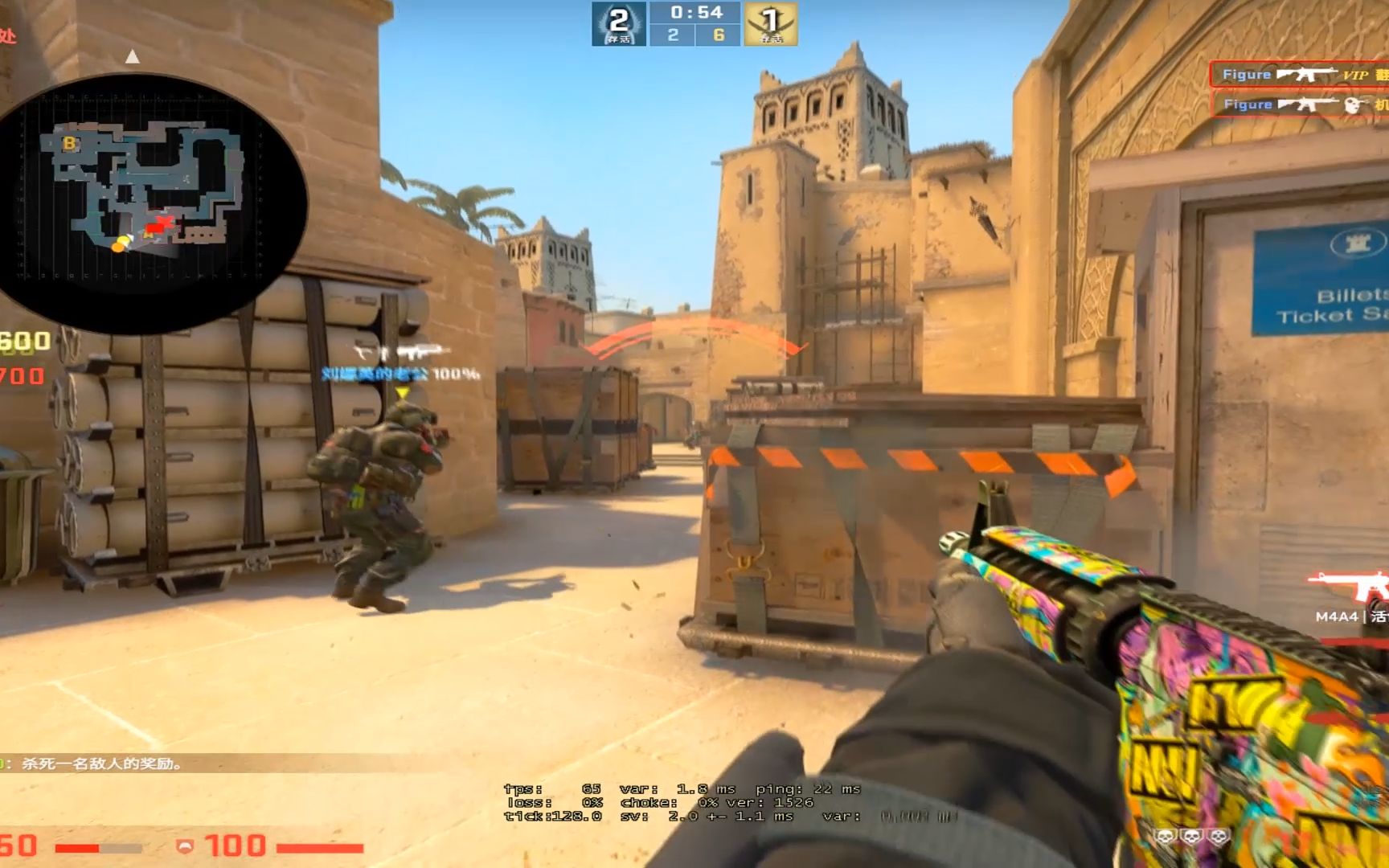Click the rifle icon in Figure's VIP kill entry
The width and height of the screenshot is (1389, 868).
1305,74
